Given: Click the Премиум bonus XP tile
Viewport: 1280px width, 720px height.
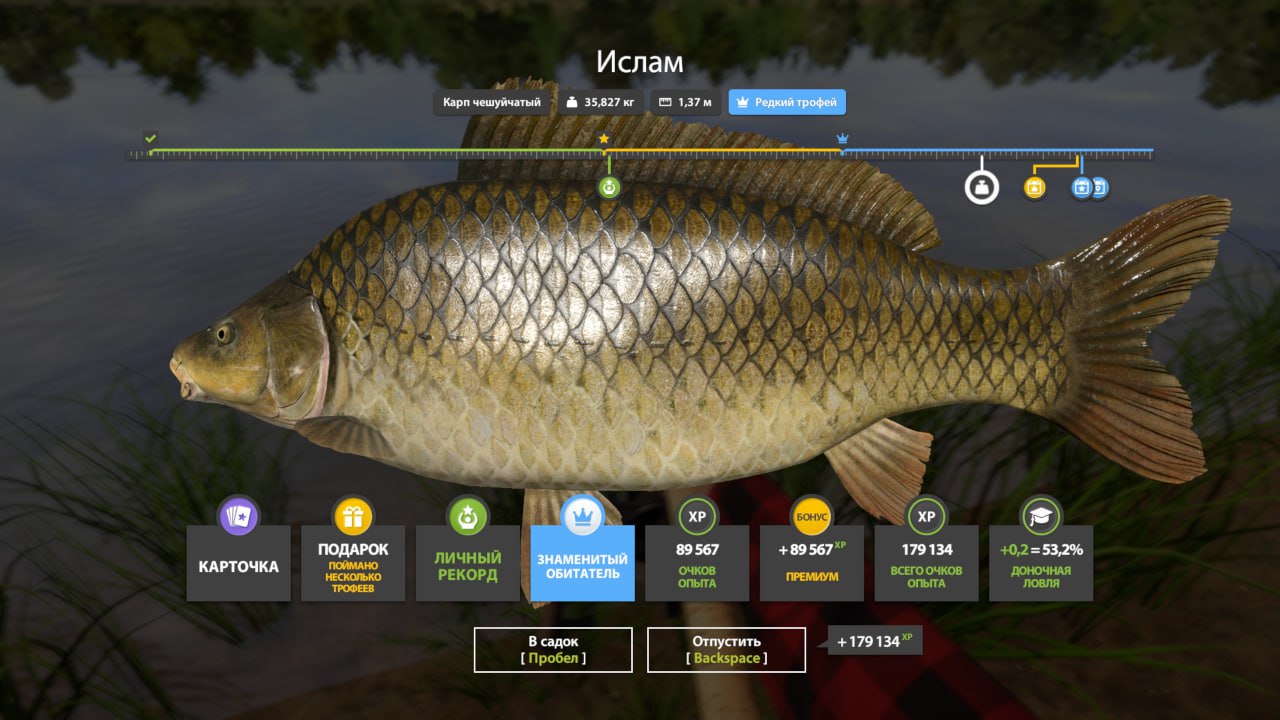Looking at the screenshot, I should [811, 564].
